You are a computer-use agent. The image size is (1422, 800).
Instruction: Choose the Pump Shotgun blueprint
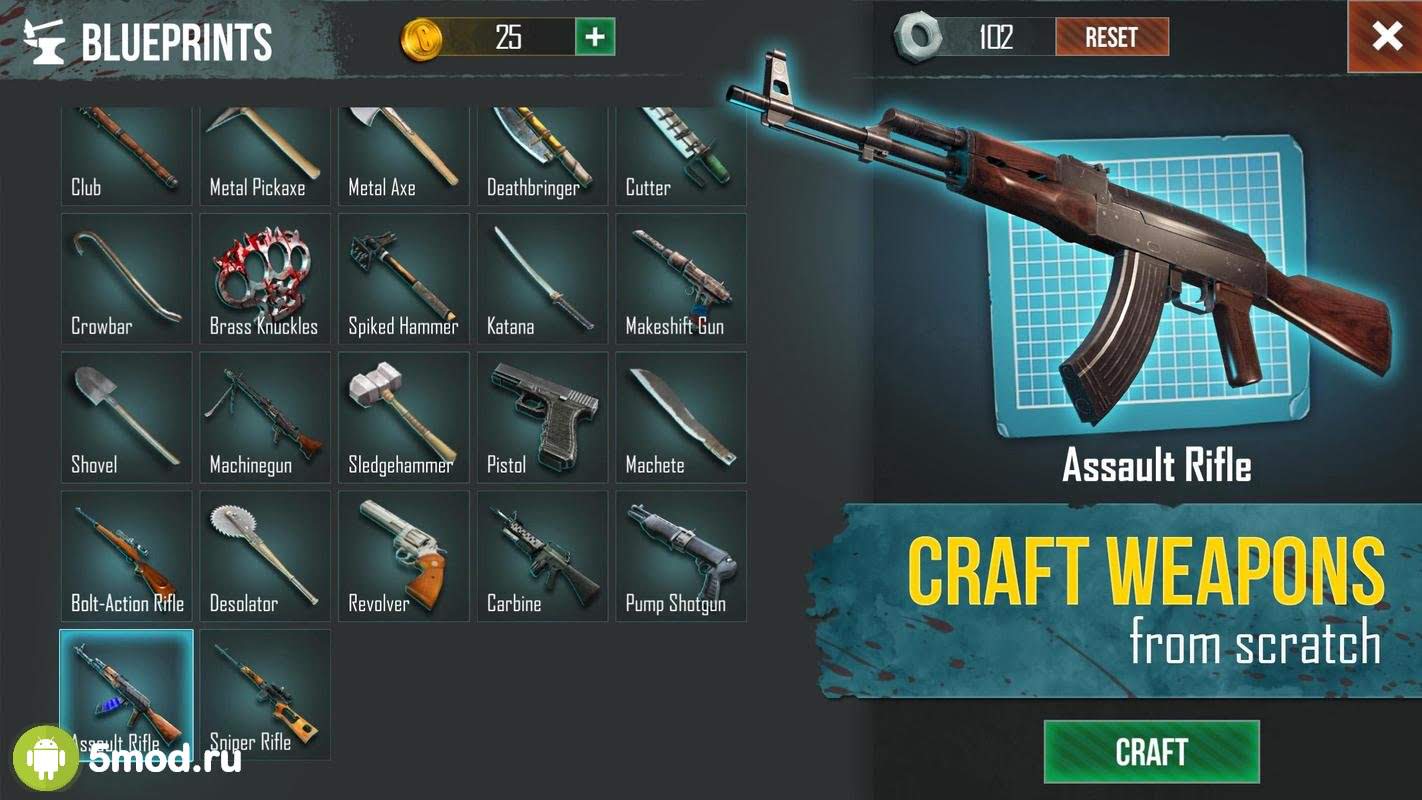[681, 556]
